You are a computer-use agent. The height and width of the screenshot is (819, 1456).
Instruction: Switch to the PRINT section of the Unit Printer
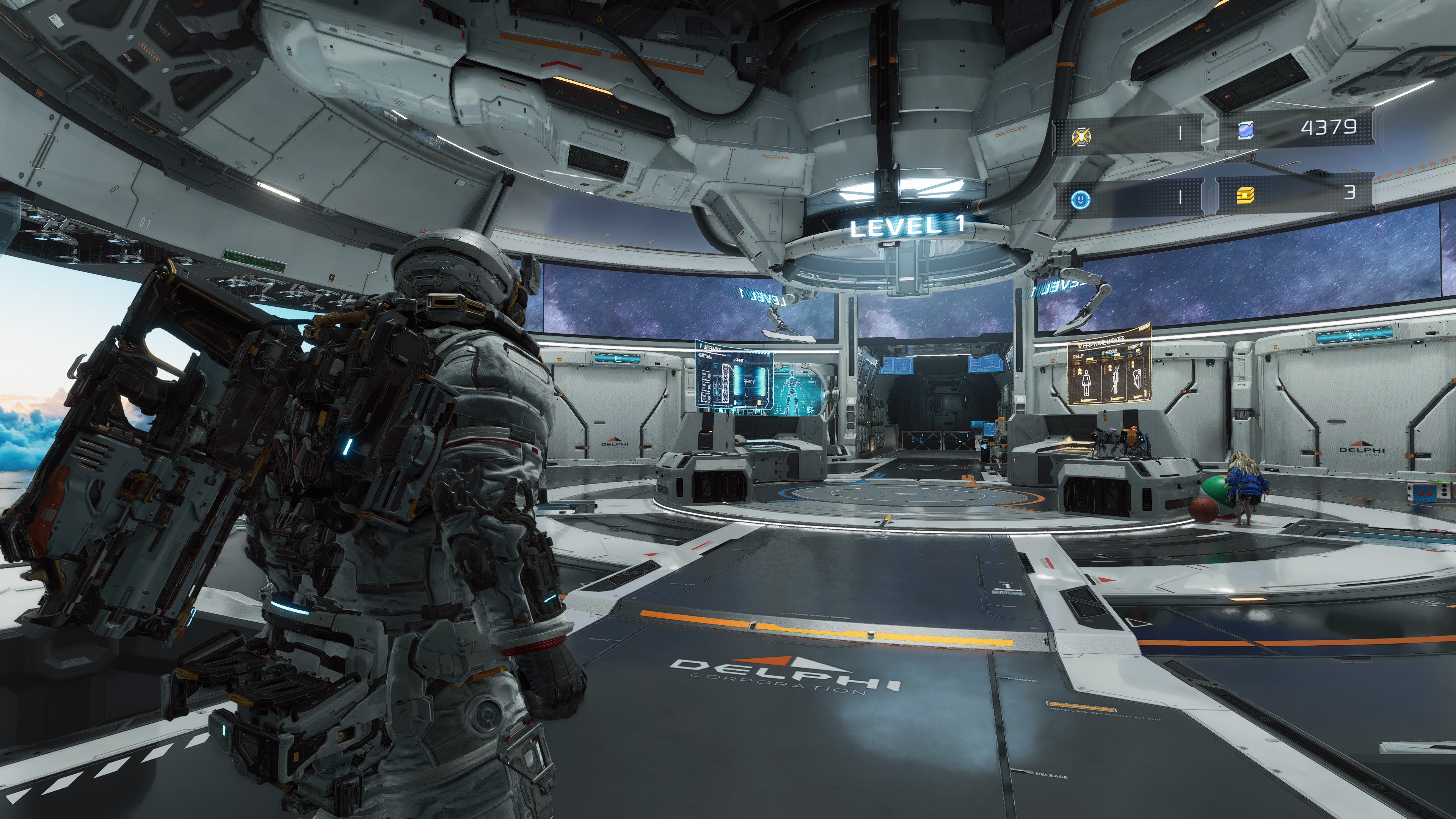pos(740,361)
